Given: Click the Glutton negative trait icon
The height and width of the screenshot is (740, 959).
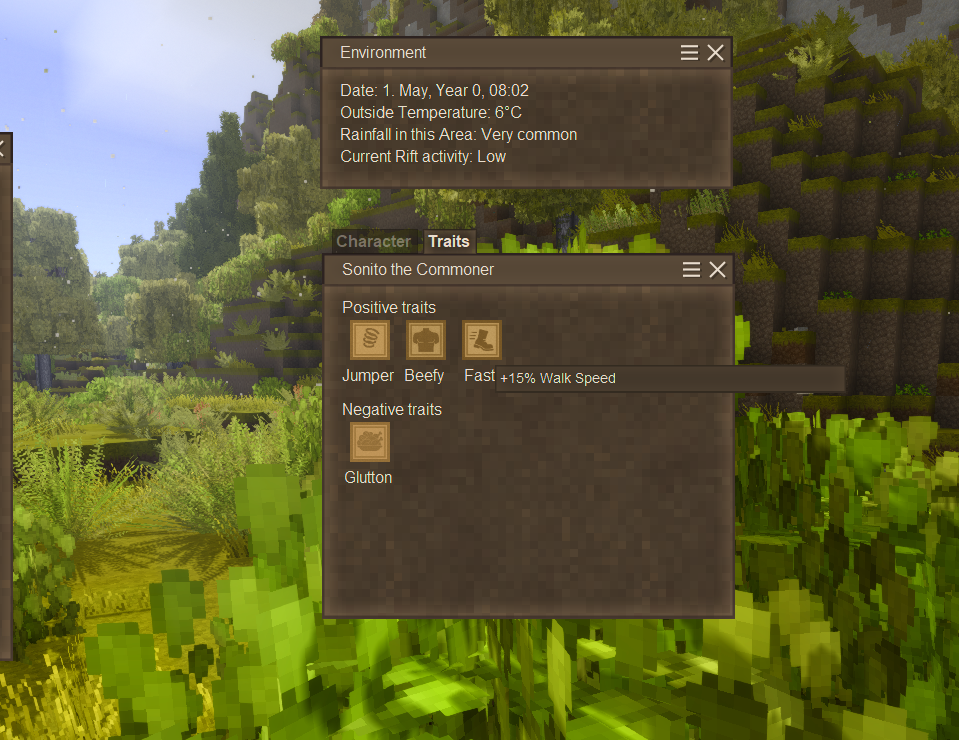Looking at the screenshot, I should click(370, 442).
